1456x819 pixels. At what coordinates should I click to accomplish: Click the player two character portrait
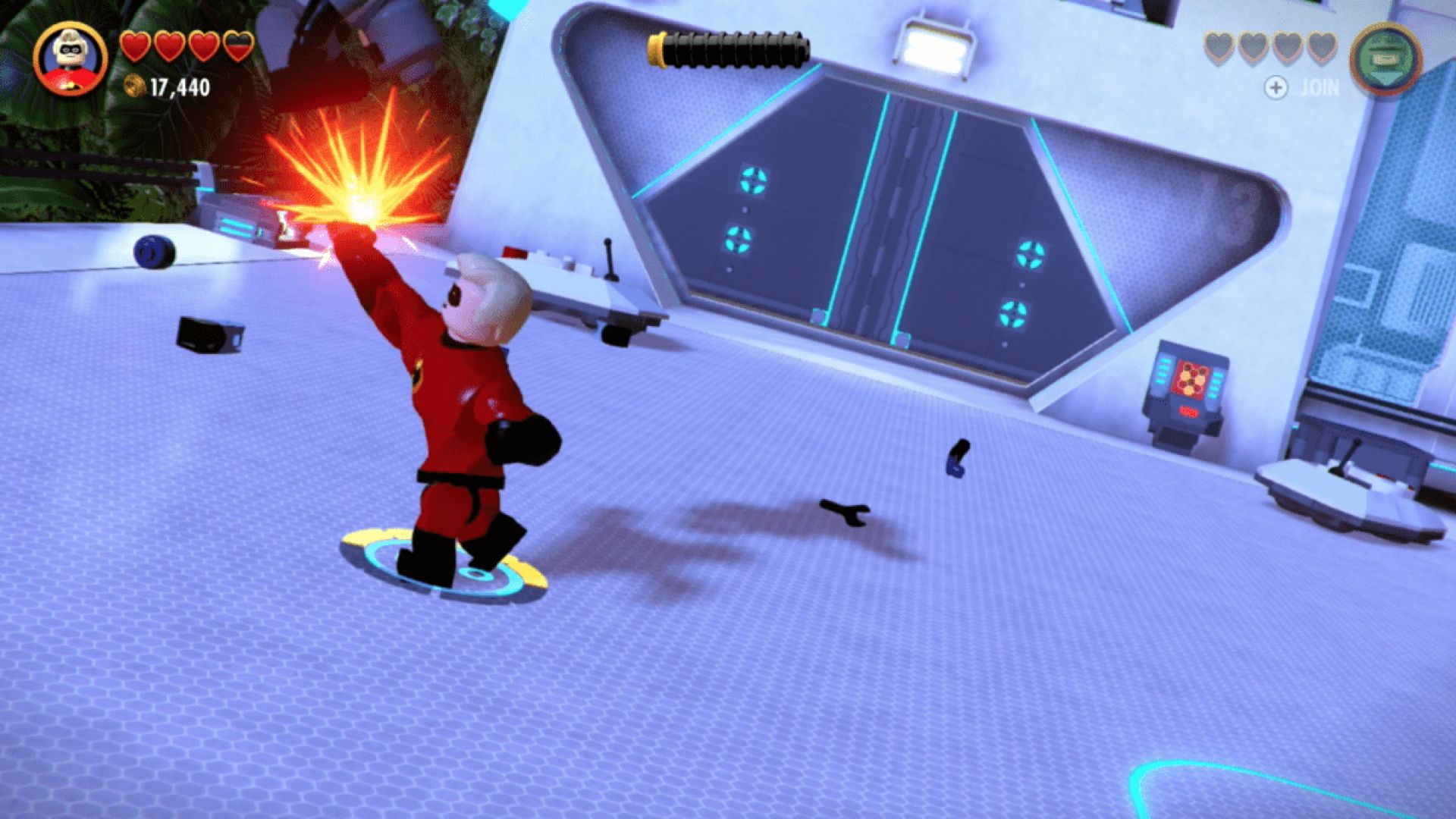[1386, 60]
